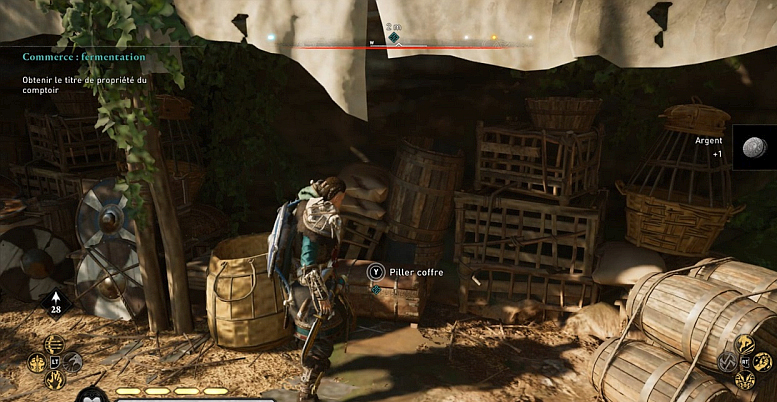Click the teal diamond objective marker on compass
777x402 pixels.
click(394, 39)
